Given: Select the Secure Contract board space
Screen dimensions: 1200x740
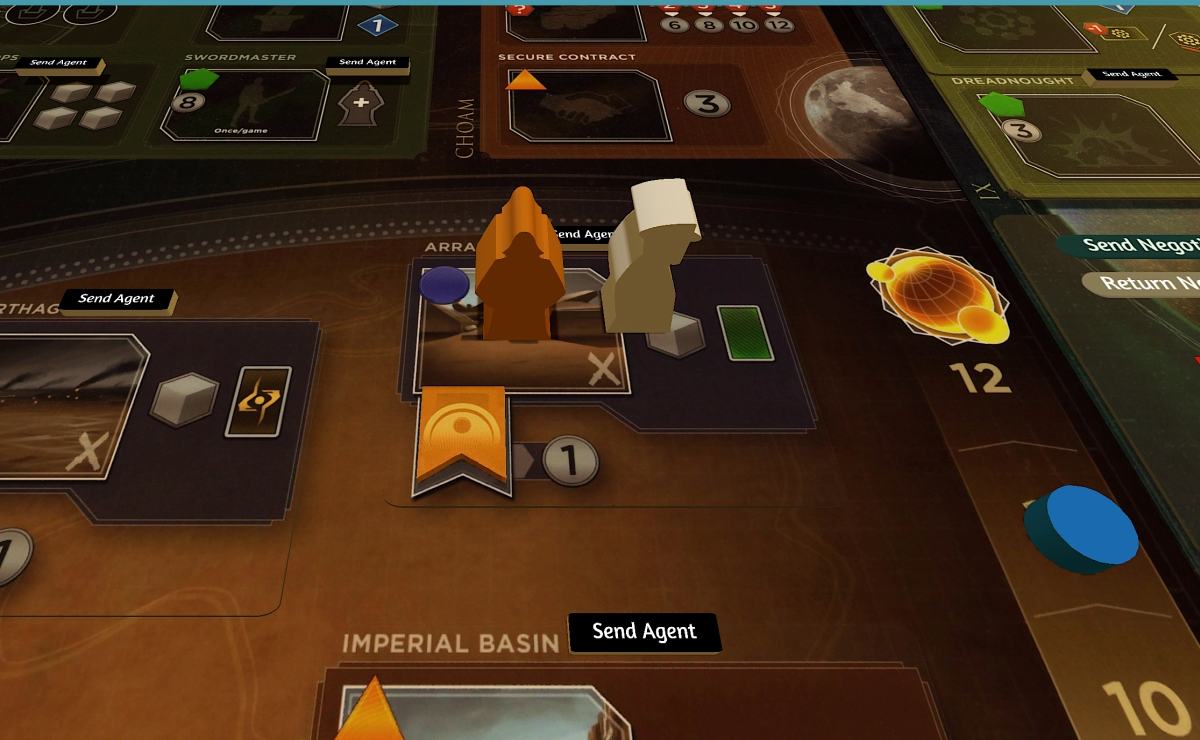Looking at the screenshot, I should coord(588,104).
